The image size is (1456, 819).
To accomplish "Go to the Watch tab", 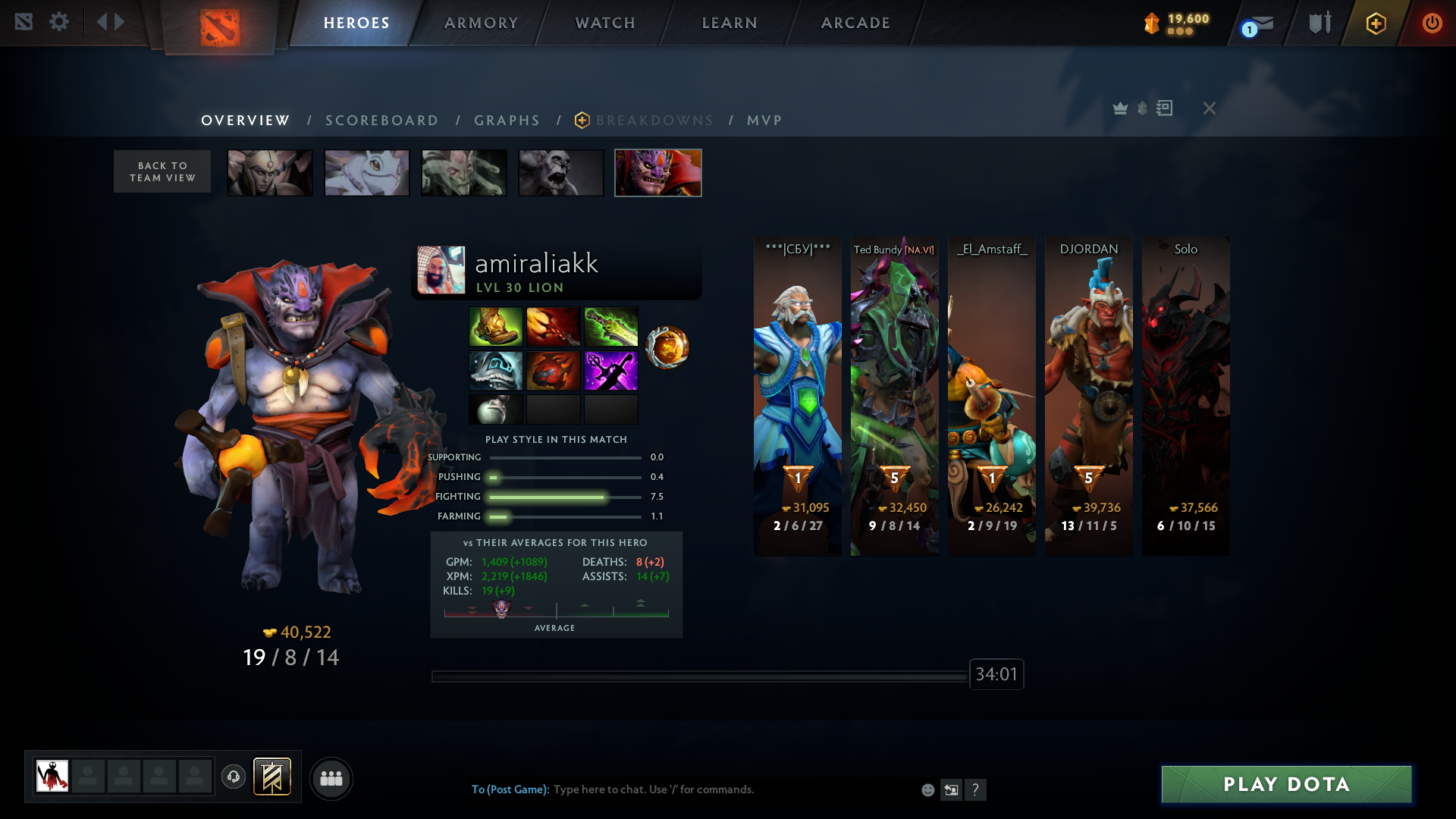I will coord(605,23).
